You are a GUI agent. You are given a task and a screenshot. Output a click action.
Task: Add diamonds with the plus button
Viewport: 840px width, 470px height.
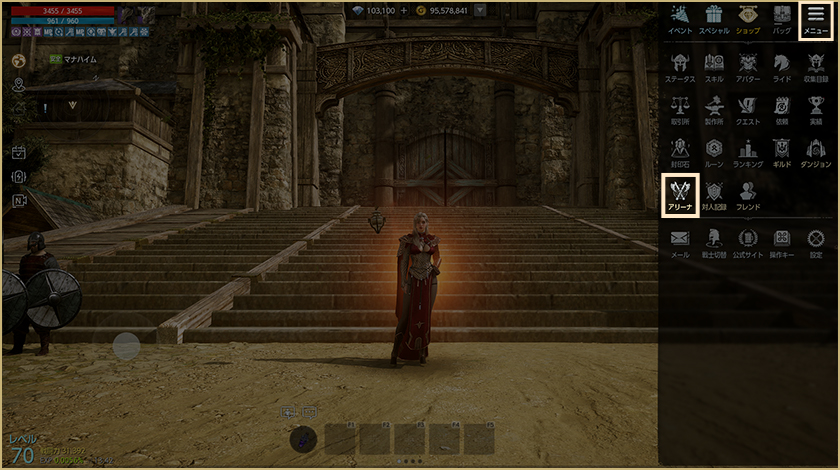point(404,10)
